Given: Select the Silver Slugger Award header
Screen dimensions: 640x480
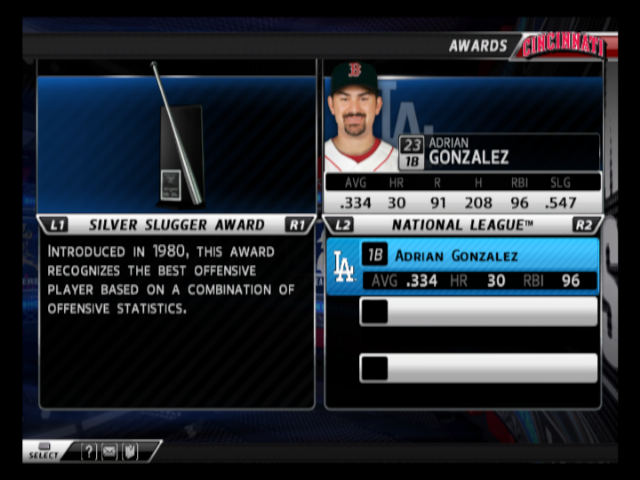Looking at the screenshot, I should click(x=176, y=225).
